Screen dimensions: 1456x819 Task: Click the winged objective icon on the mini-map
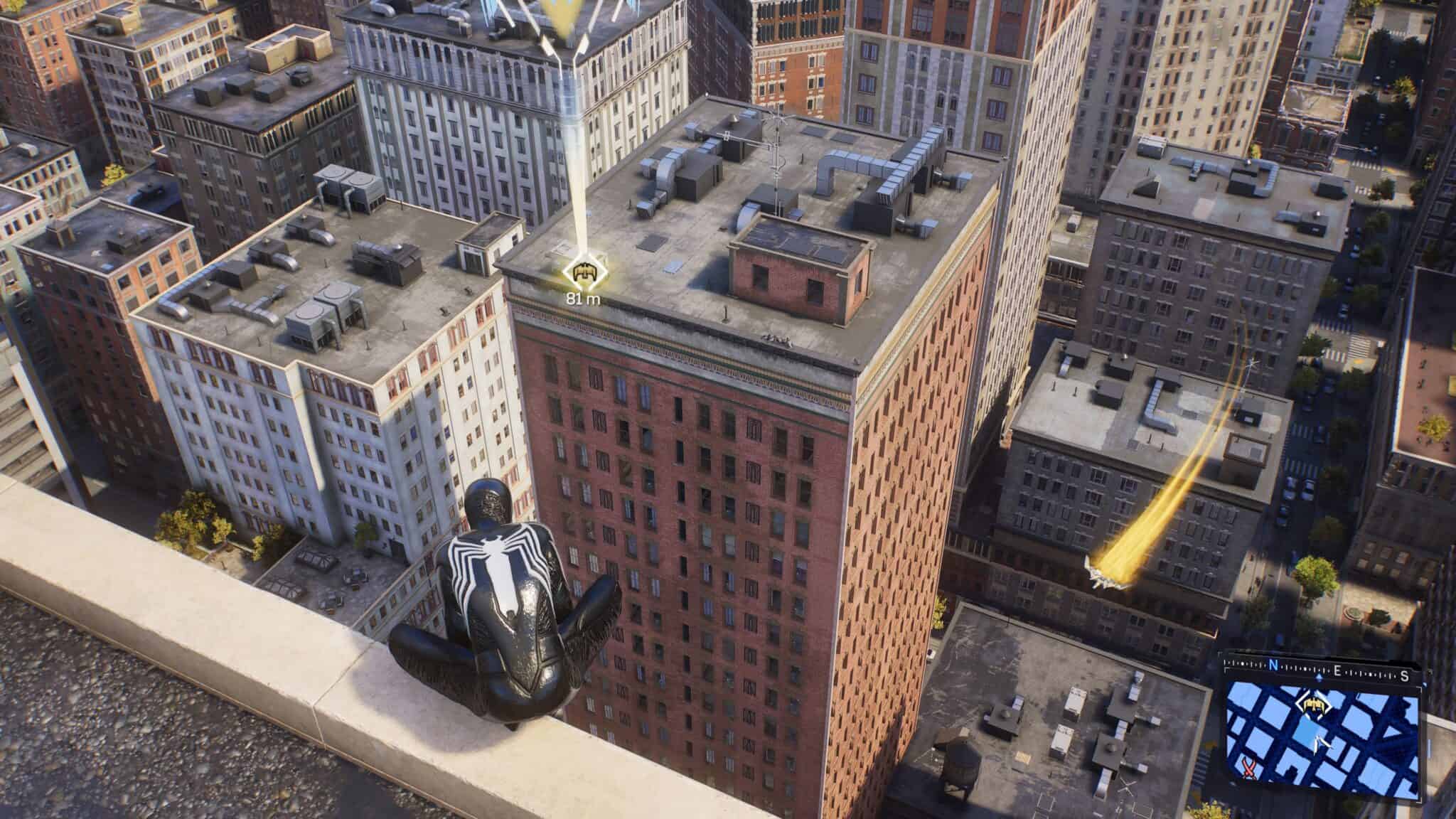click(1314, 705)
